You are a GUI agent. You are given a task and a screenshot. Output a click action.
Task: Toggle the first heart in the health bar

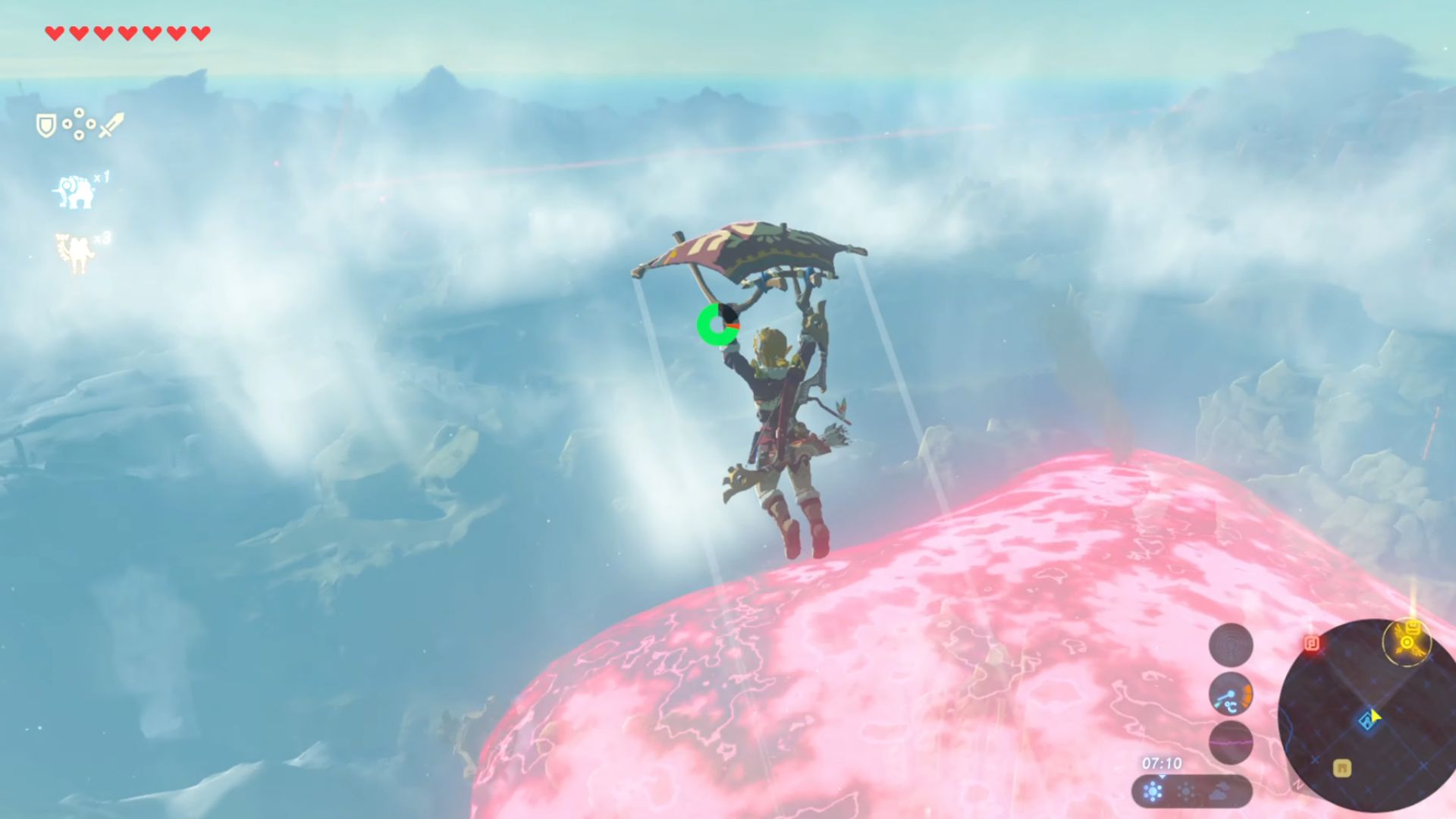click(54, 32)
